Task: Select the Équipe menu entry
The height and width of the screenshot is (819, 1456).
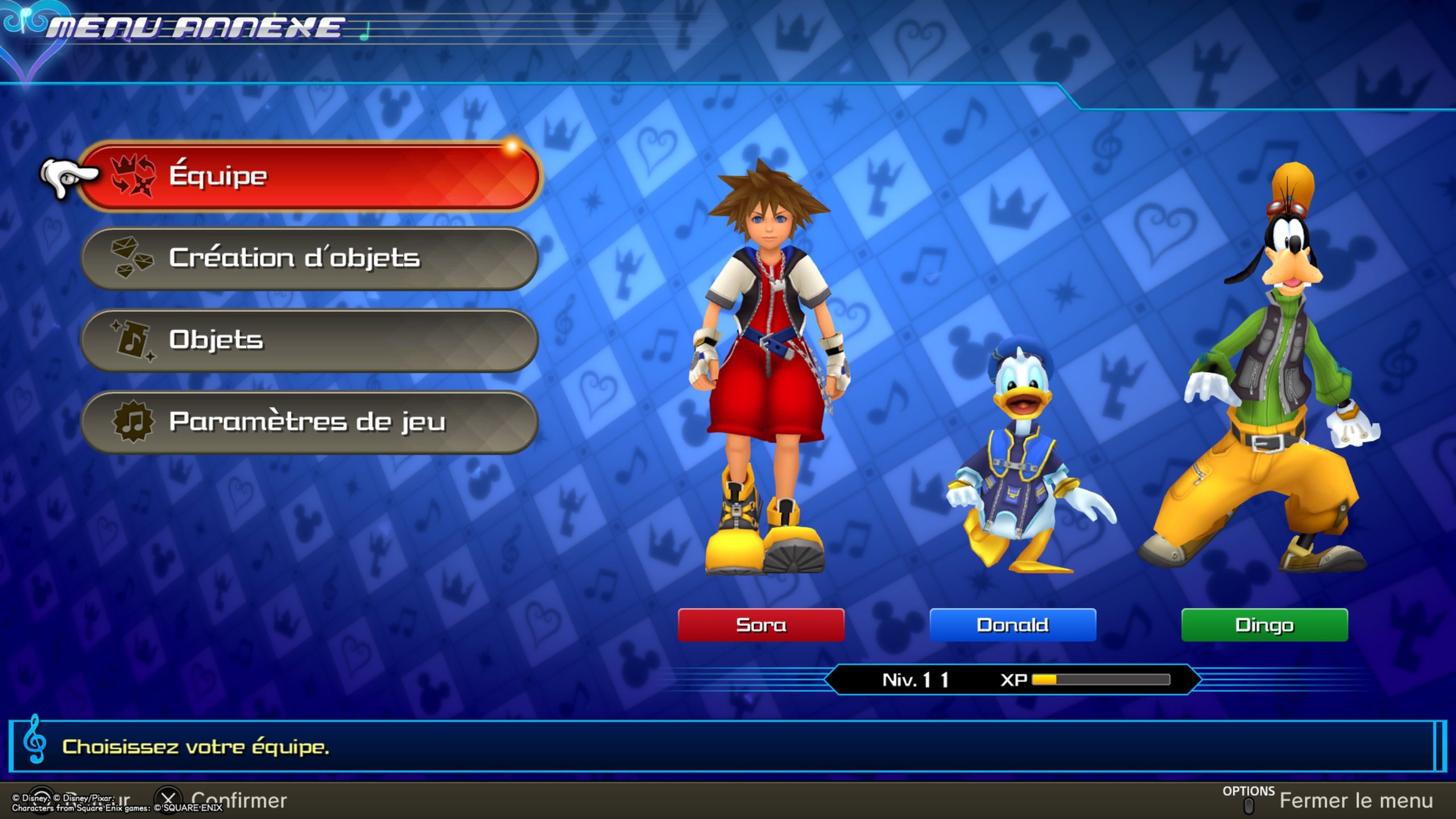Action: (x=310, y=176)
